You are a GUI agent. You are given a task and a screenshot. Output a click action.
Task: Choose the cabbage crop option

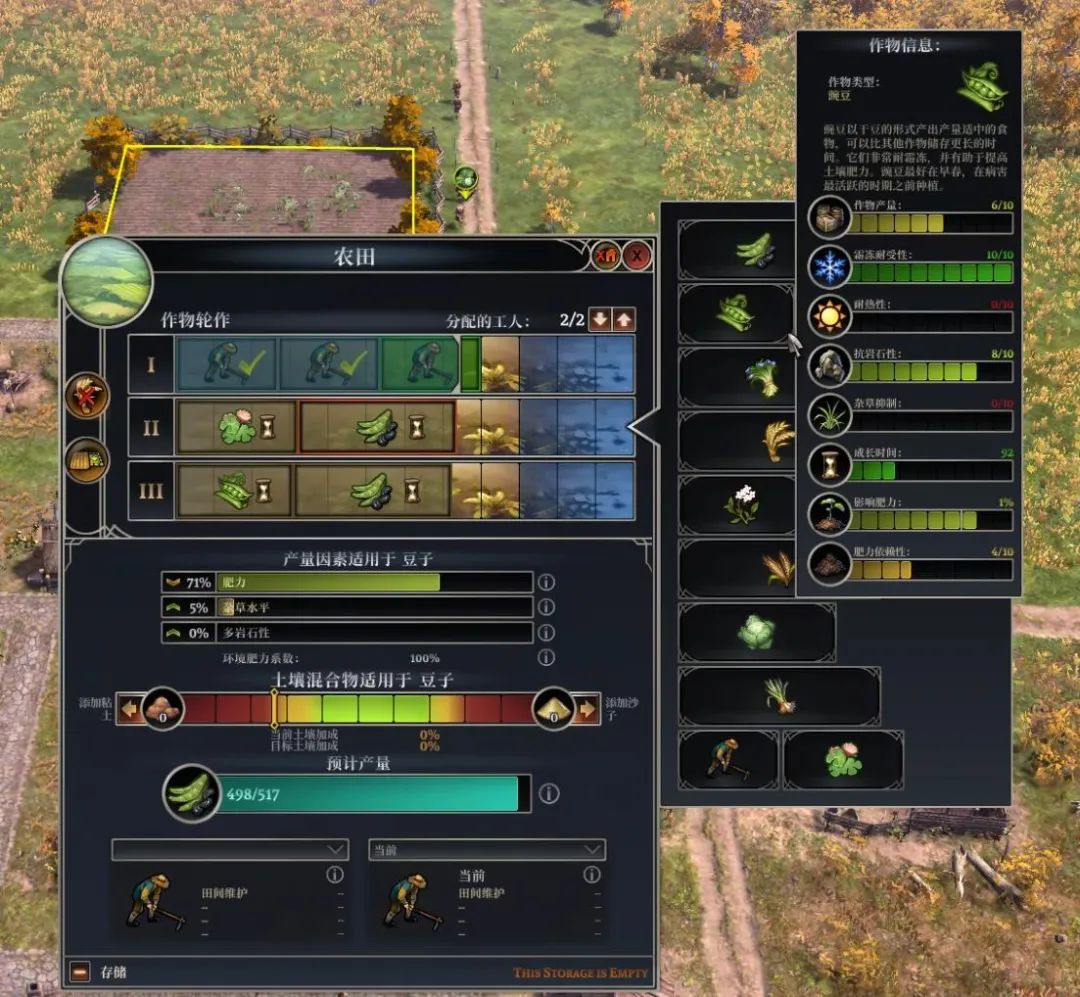(756, 632)
